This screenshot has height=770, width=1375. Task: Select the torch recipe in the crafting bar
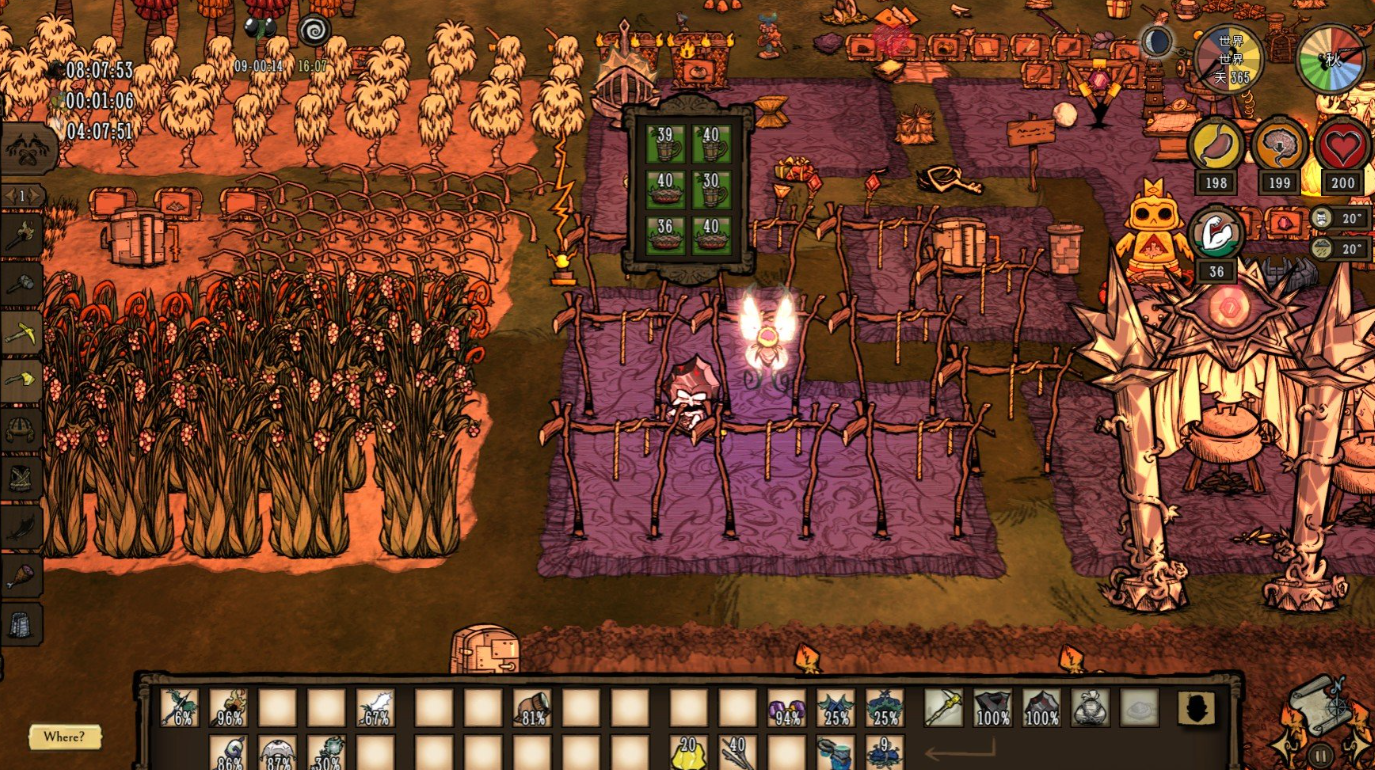[22, 236]
